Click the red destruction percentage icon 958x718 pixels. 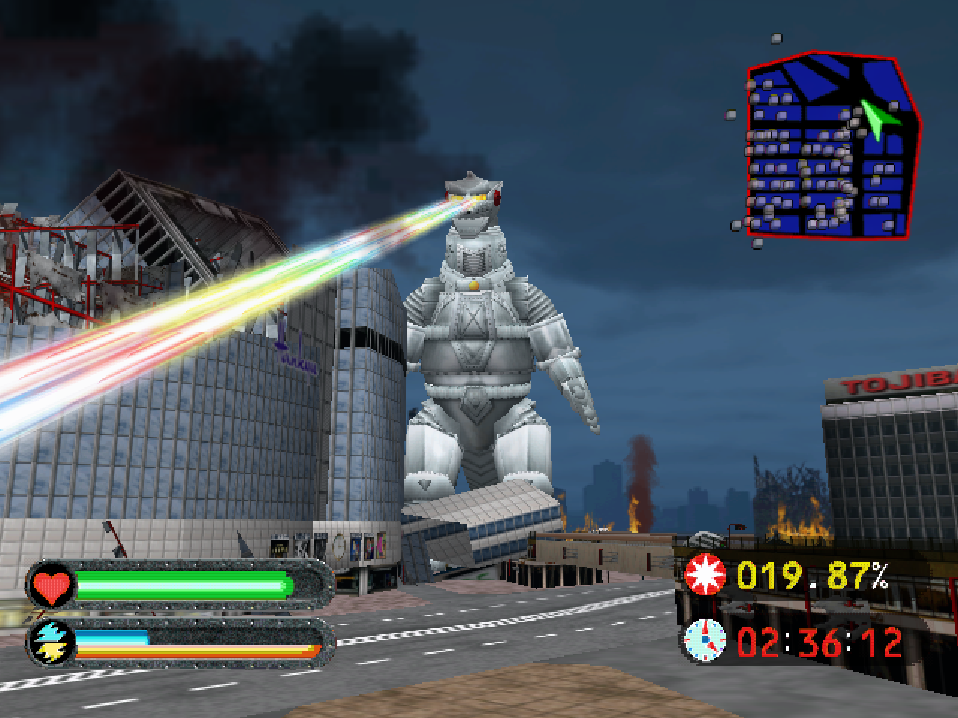click(x=706, y=576)
